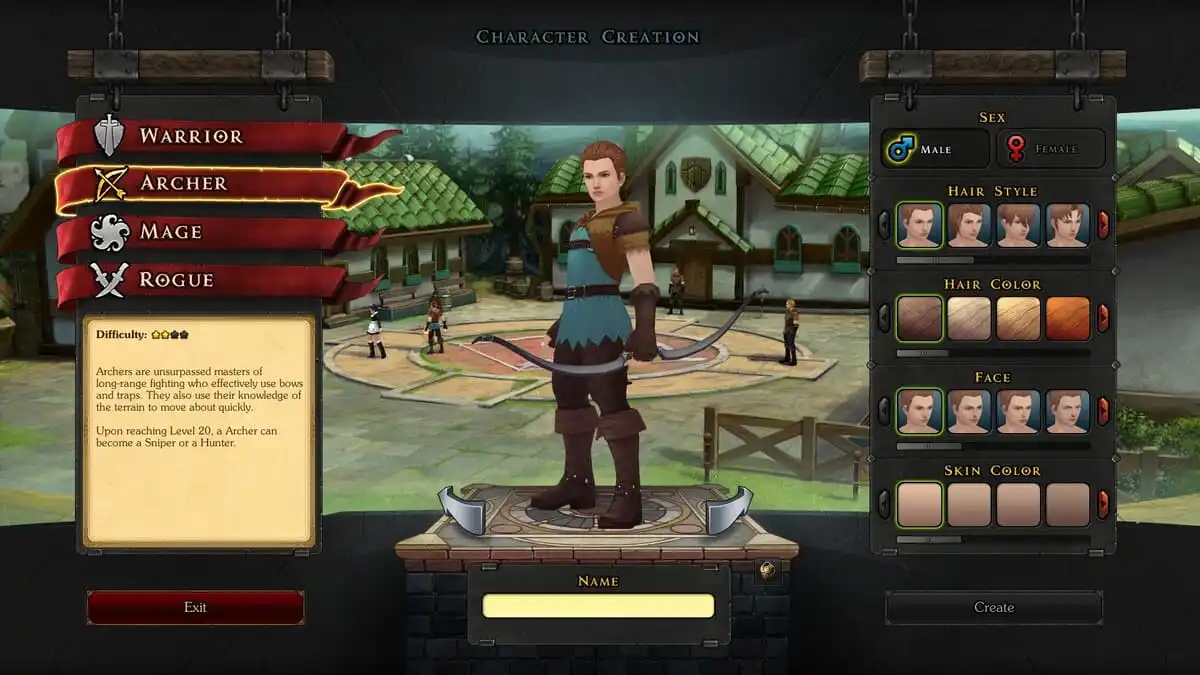Switch character sex to Female
This screenshot has height=675, width=1200.
coord(1050,149)
